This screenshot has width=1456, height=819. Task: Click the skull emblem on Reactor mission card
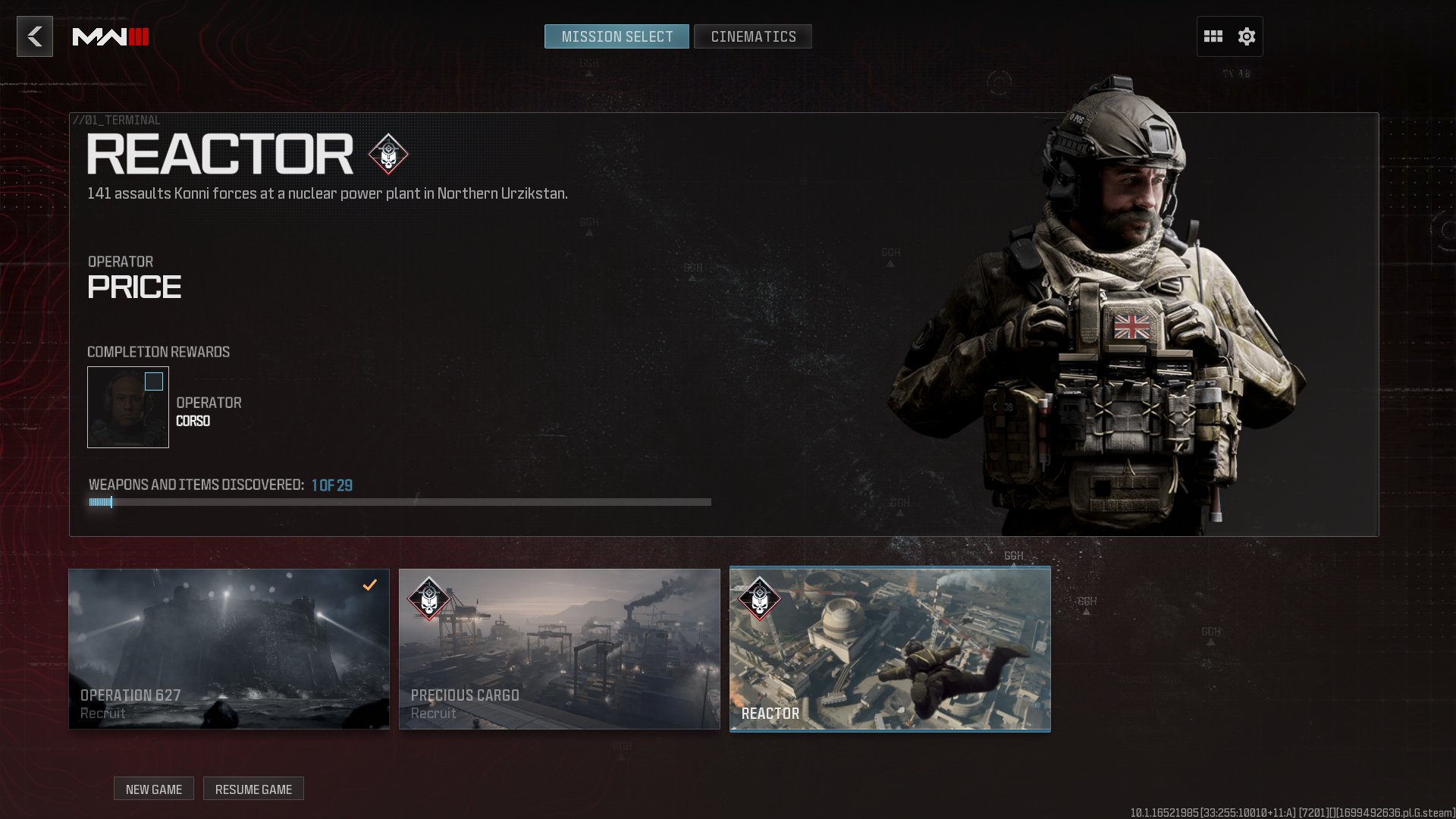click(x=759, y=598)
